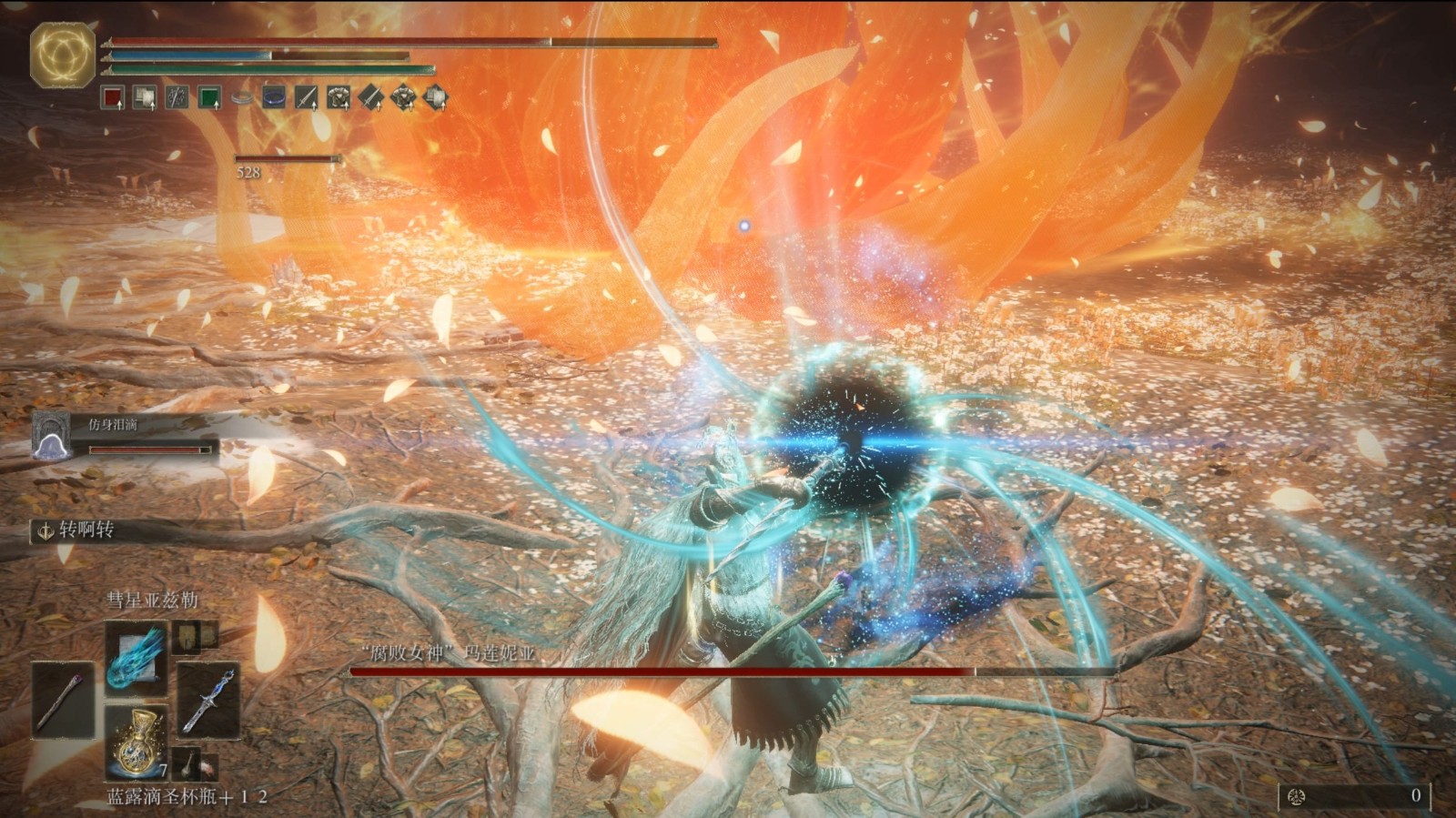Click the diamond-framed sword buff icon
The image size is (1456, 818).
click(370, 97)
